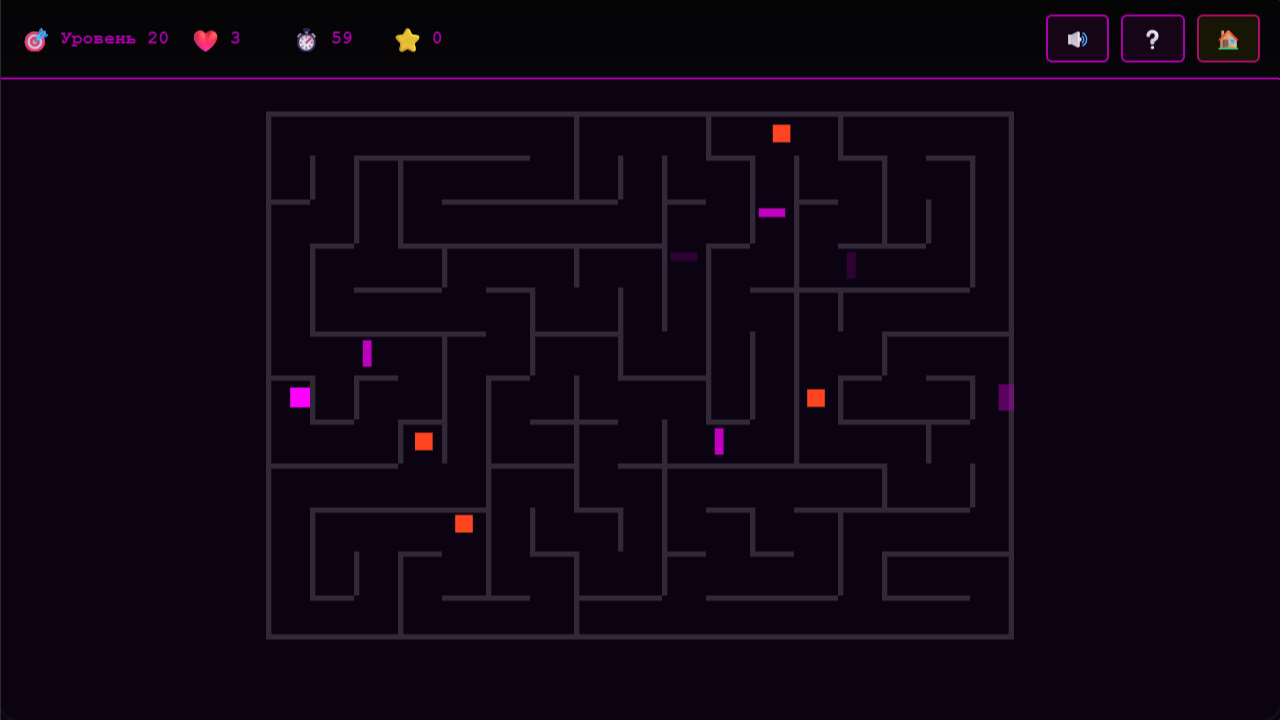Click the dark purple bar on right maze edge
The image size is (1280, 720).
pyautogui.click(x=1005, y=398)
